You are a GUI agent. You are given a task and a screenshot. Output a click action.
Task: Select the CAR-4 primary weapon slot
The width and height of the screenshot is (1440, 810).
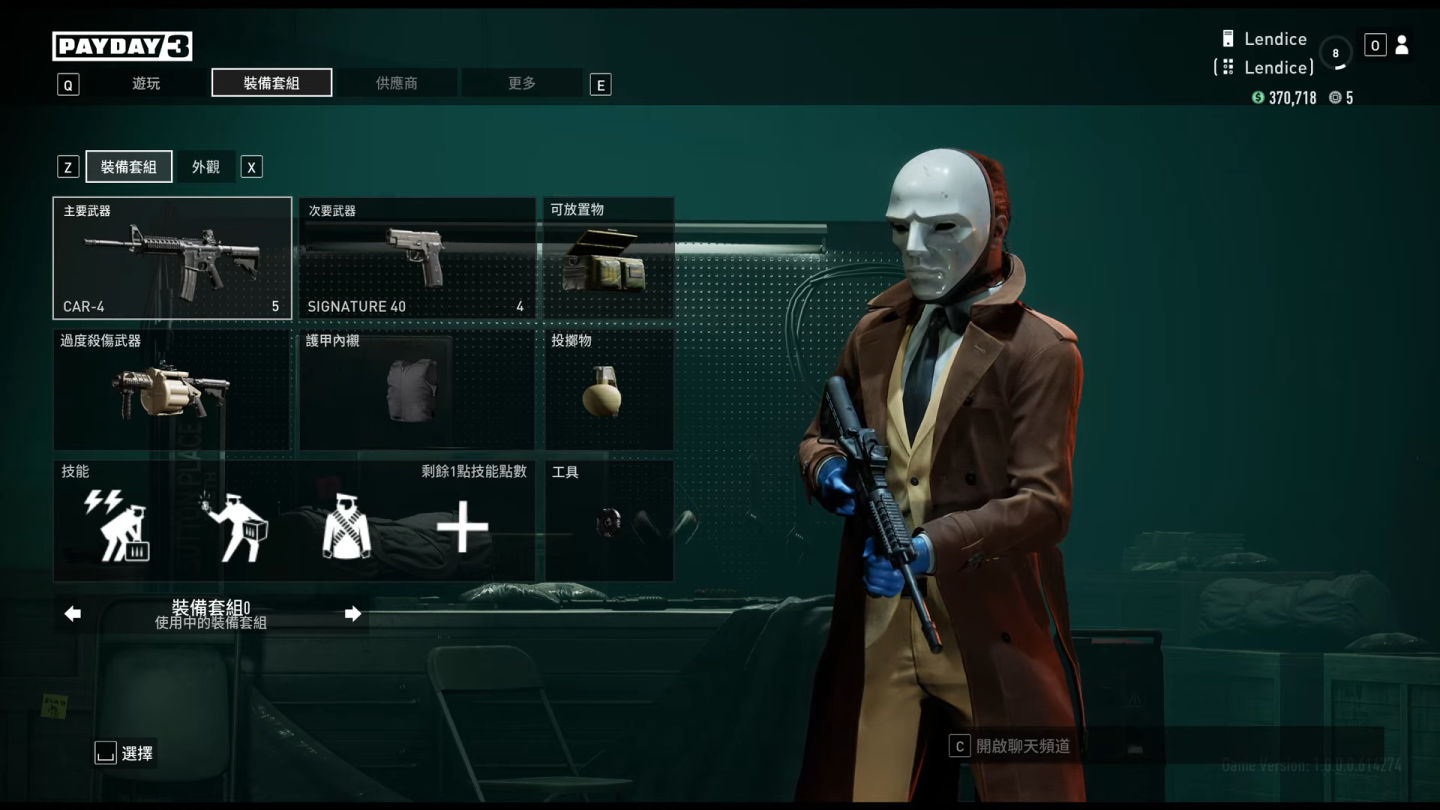172,258
